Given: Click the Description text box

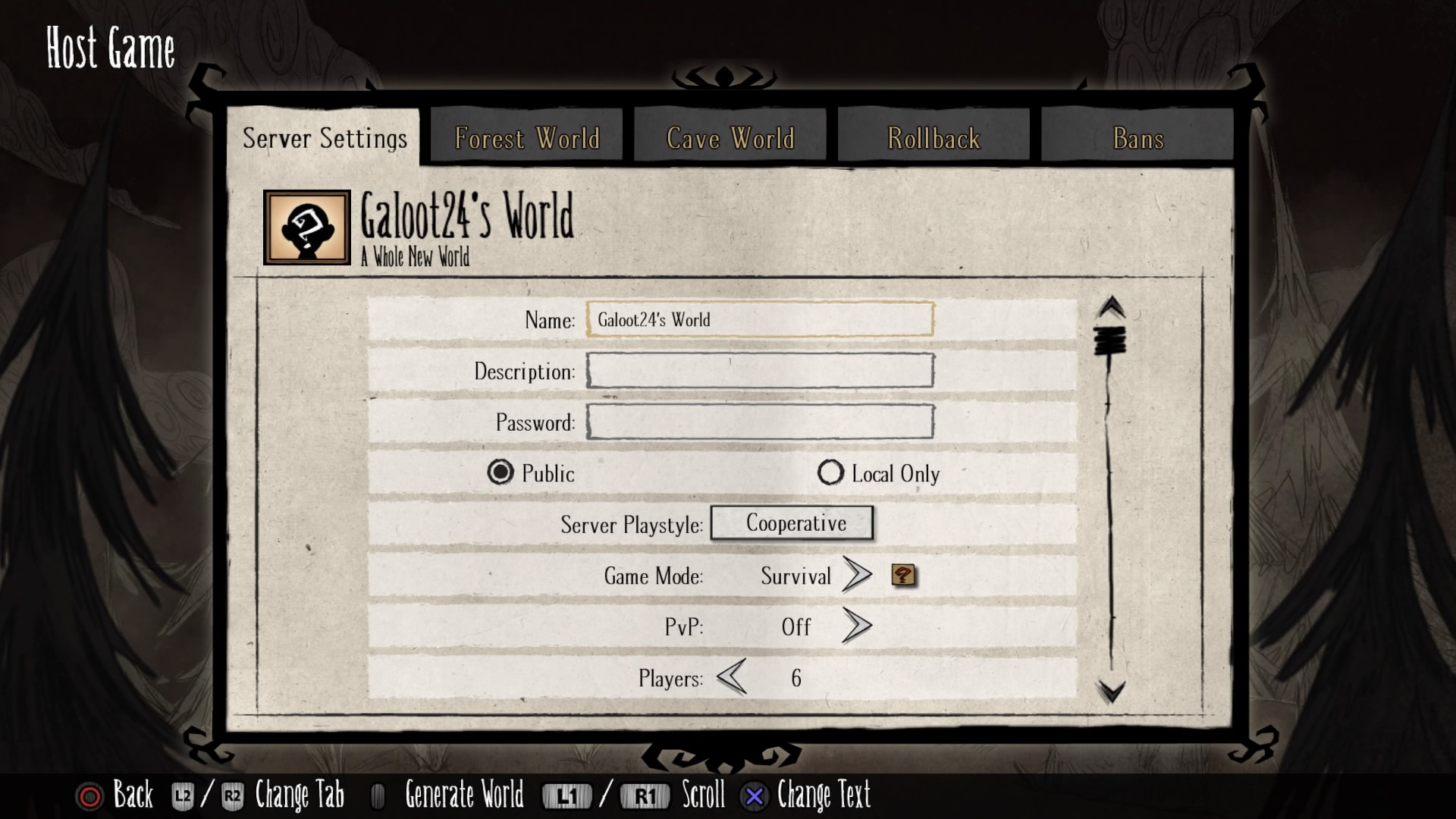Looking at the screenshot, I should (759, 371).
